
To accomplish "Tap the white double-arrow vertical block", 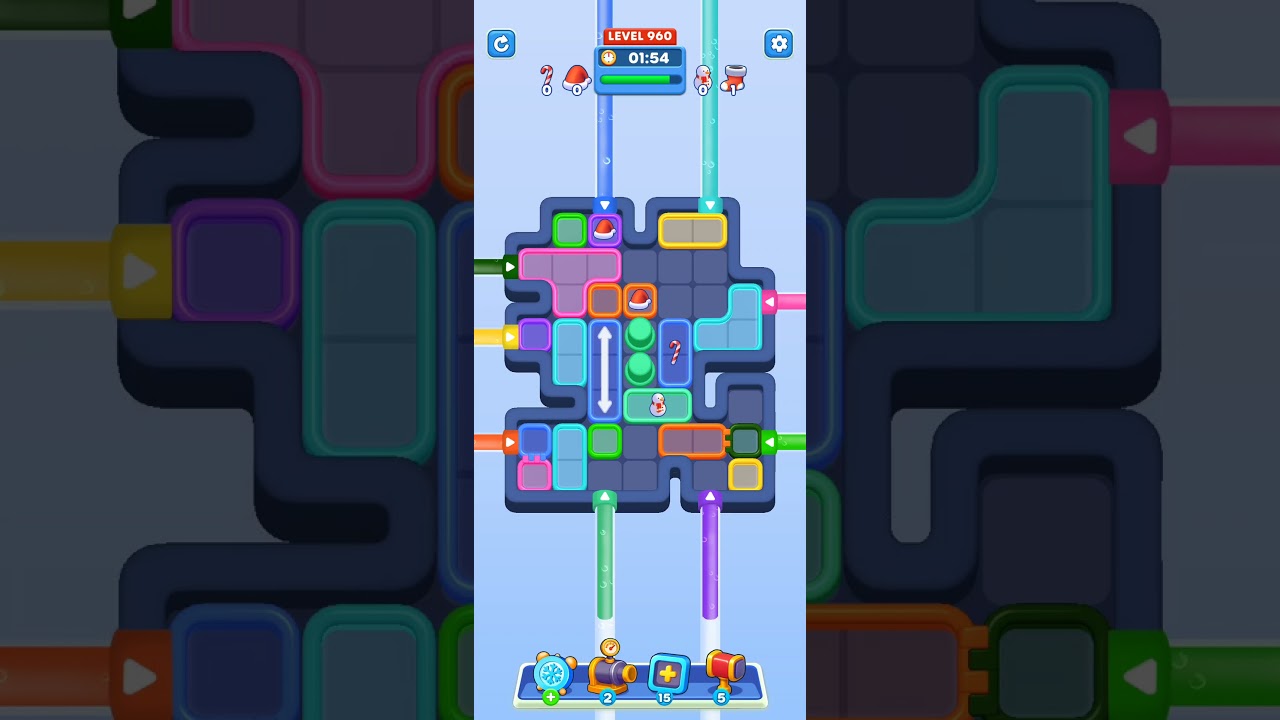I will point(606,368).
